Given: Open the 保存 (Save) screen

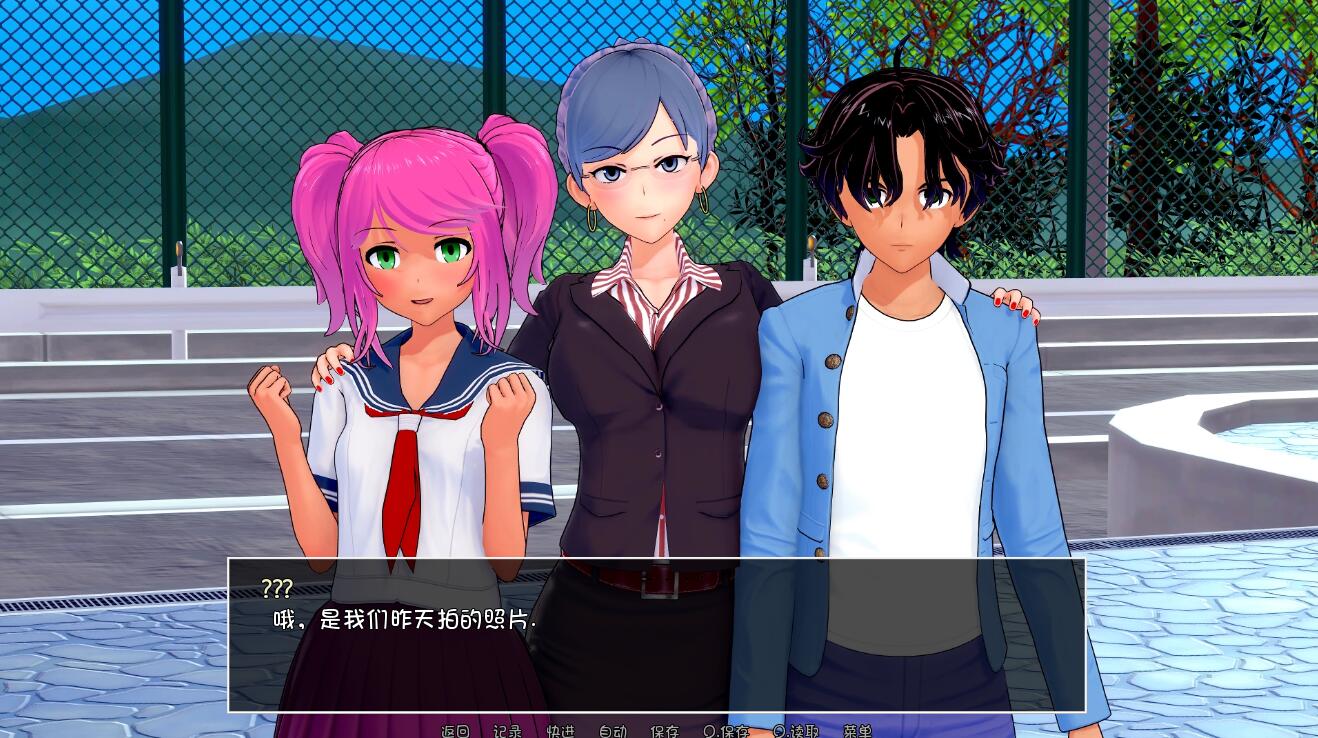Looking at the screenshot, I should coord(664,731).
